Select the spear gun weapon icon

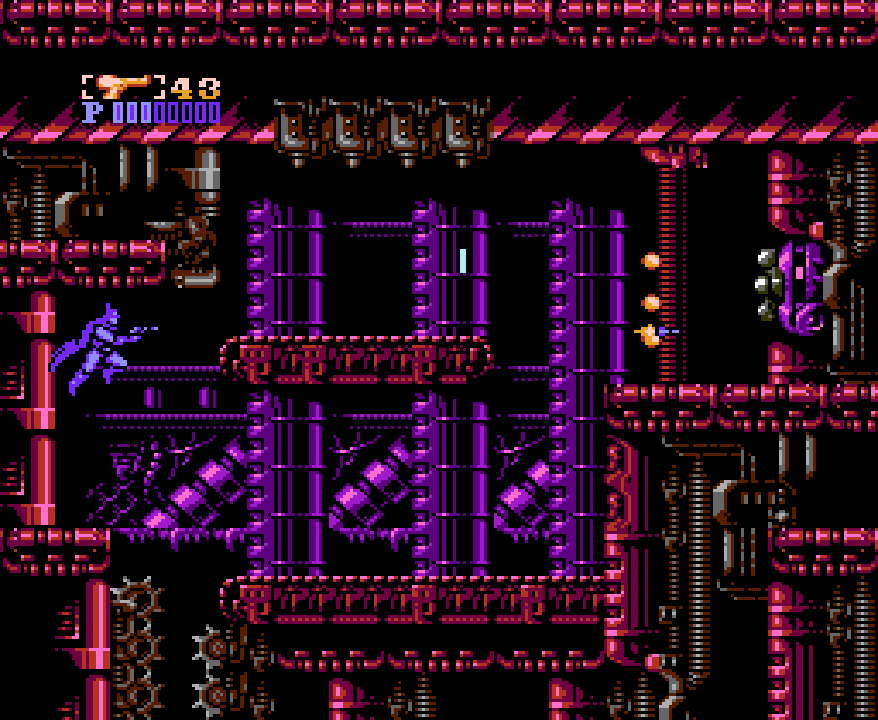[124, 86]
